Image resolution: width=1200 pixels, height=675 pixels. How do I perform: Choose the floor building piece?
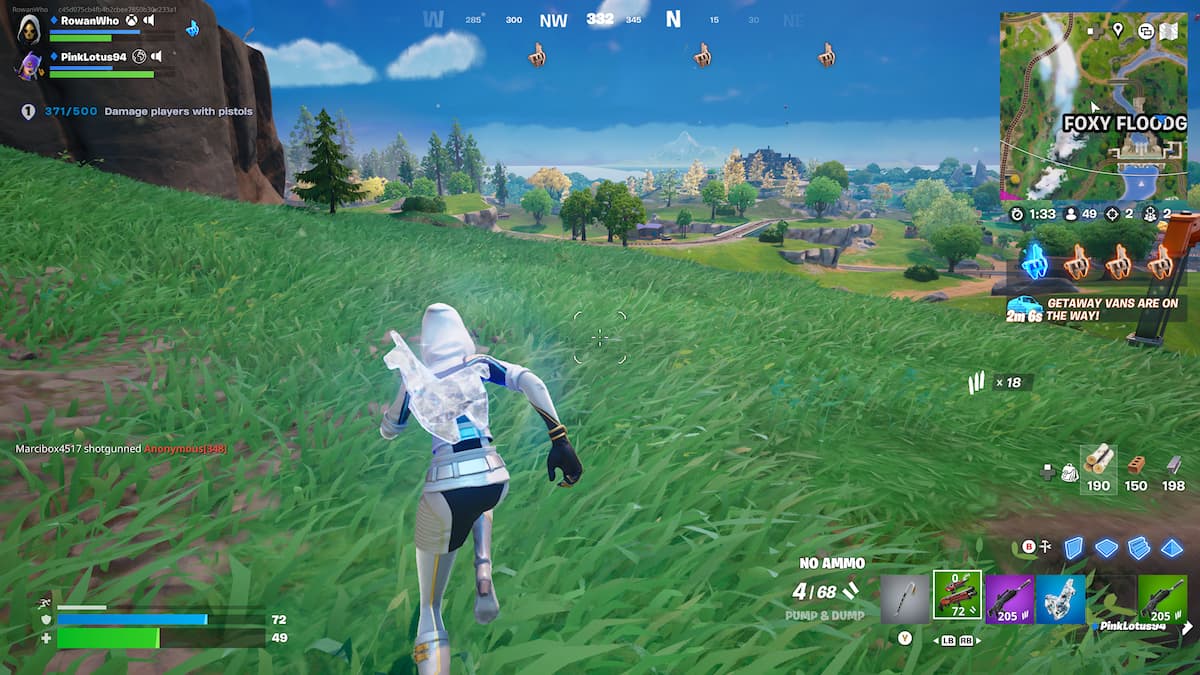[x=1106, y=547]
